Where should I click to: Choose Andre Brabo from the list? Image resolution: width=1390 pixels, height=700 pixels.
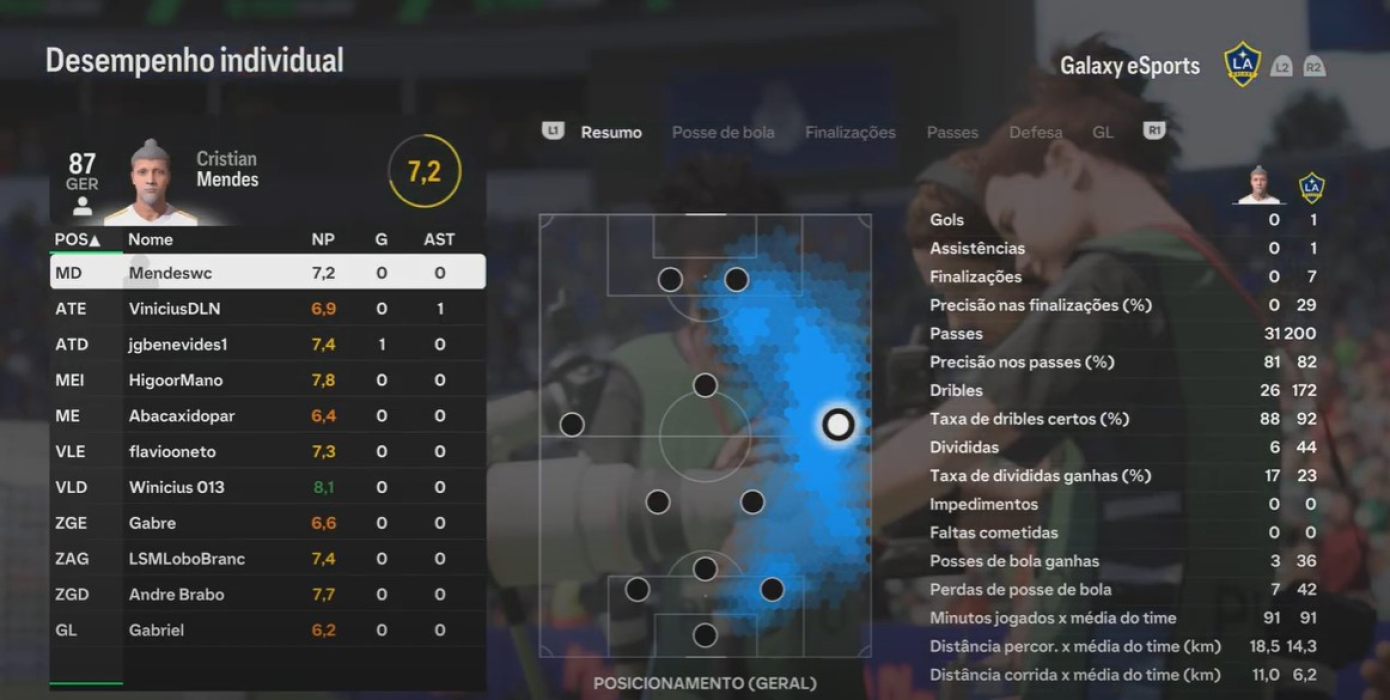point(267,594)
